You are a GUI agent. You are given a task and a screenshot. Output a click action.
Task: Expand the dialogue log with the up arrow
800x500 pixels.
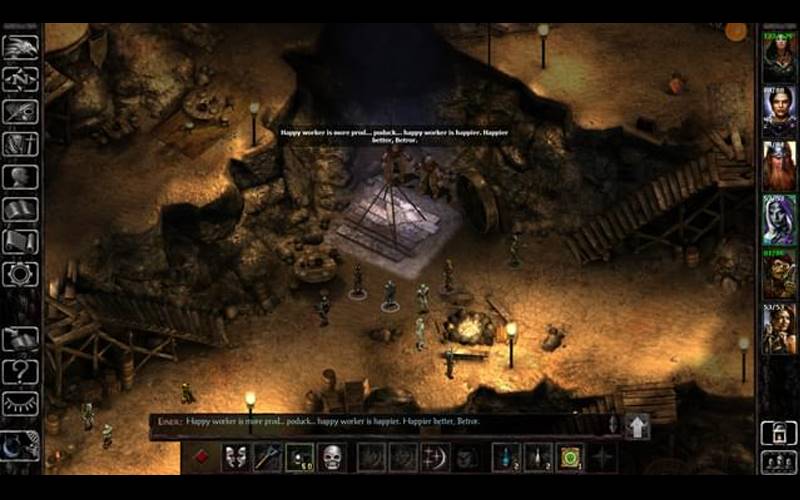click(x=637, y=427)
